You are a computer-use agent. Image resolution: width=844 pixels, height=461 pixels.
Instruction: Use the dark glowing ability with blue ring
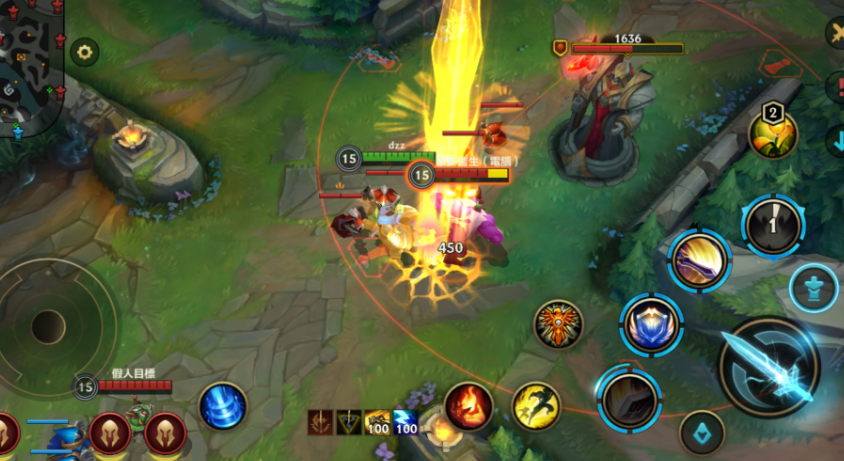tap(629, 398)
